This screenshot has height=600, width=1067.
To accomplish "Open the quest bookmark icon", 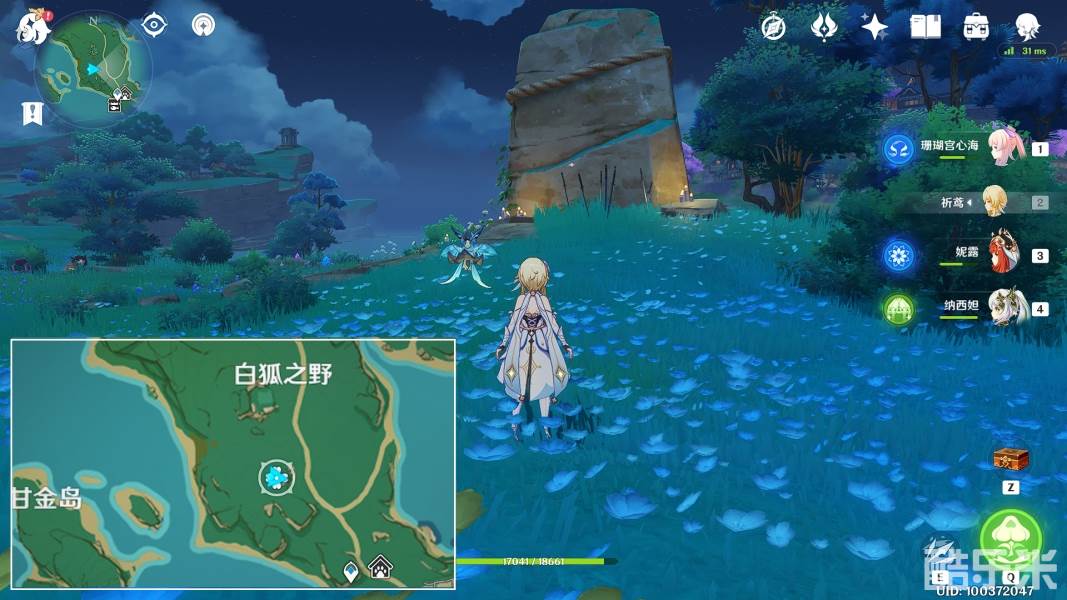I will pyautogui.click(x=32, y=114).
